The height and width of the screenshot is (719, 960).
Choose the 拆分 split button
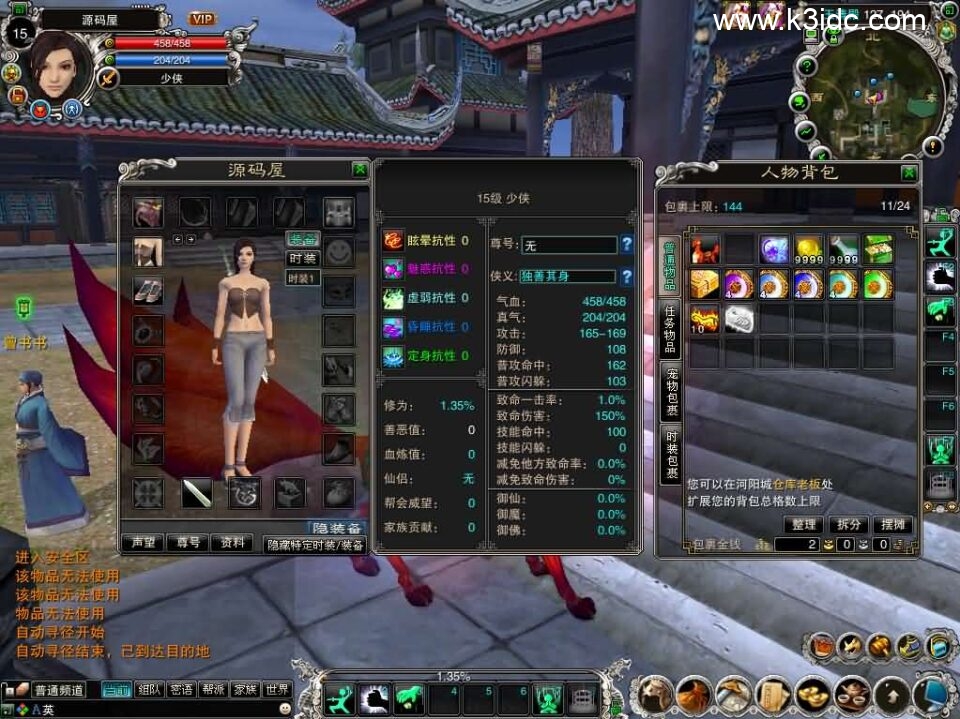point(848,524)
